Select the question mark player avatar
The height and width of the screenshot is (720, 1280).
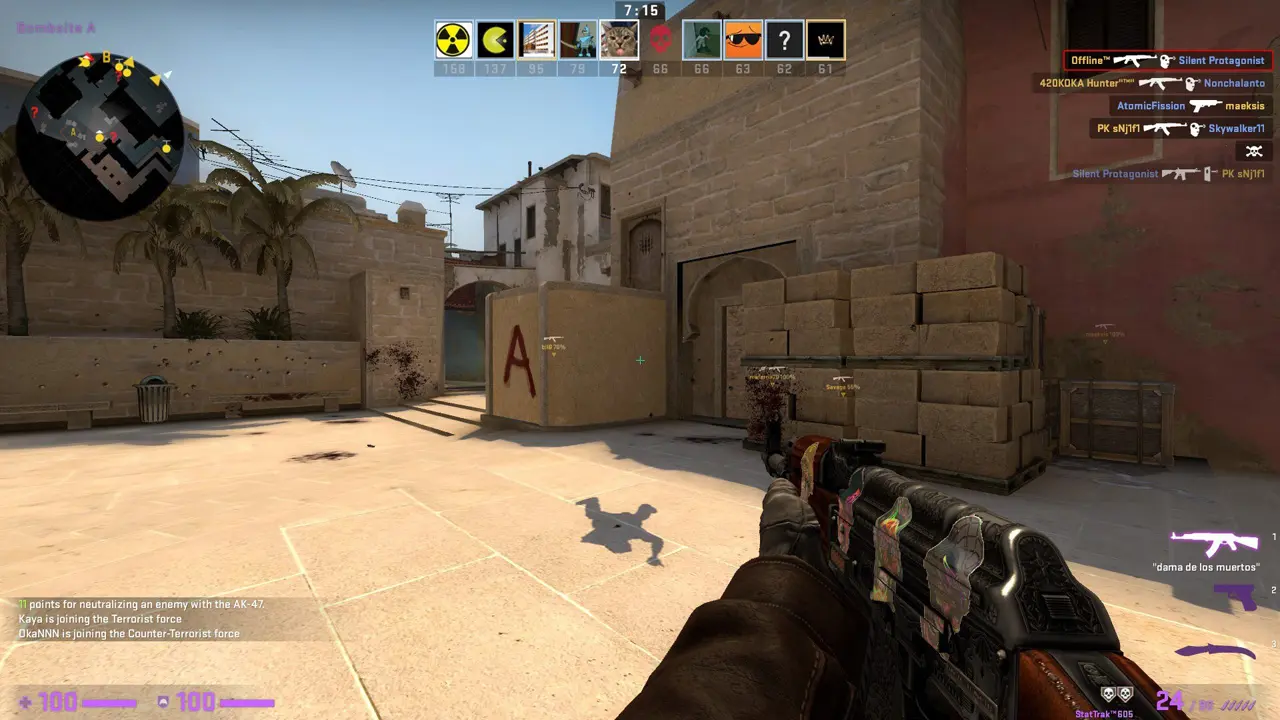pyautogui.click(x=784, y=40)
